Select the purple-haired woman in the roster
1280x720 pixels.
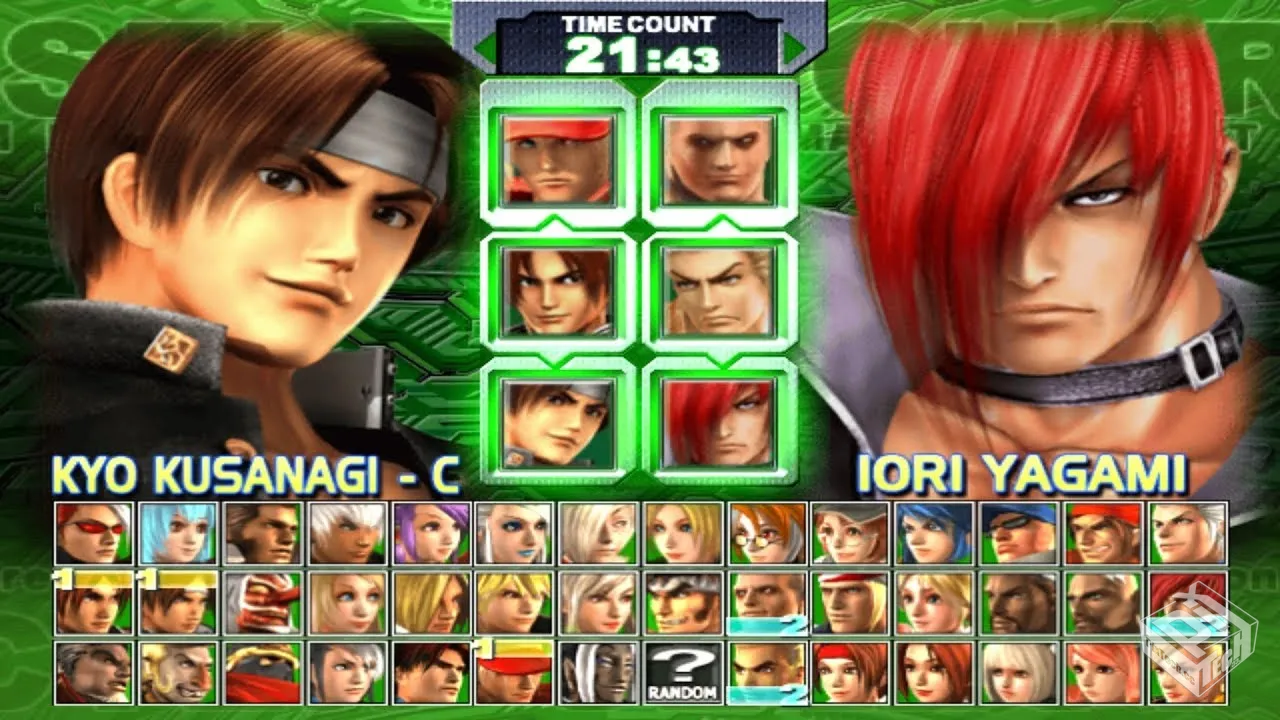[431, 533]
